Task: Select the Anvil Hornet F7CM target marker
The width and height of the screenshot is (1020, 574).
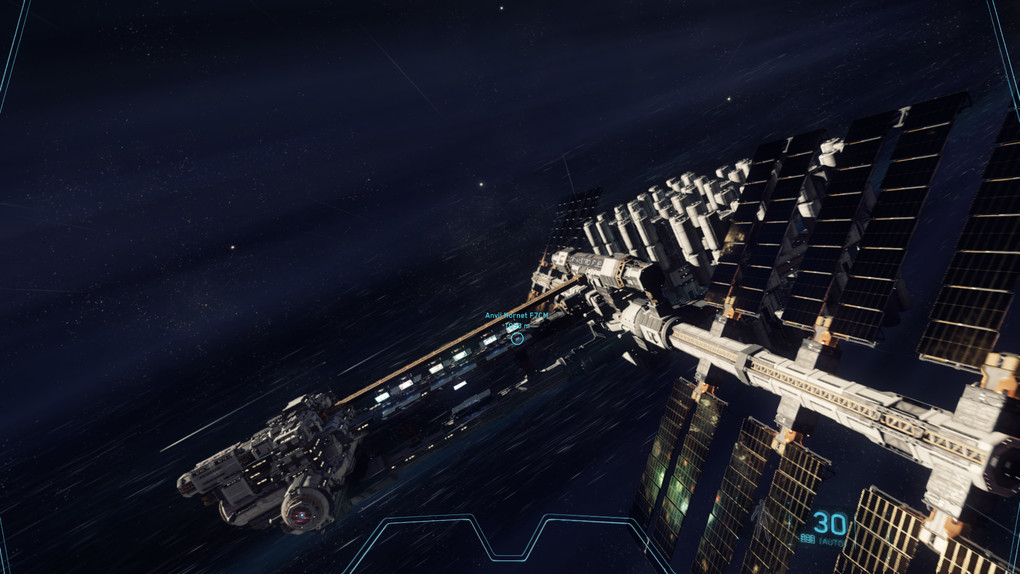Action: [517, 339]
